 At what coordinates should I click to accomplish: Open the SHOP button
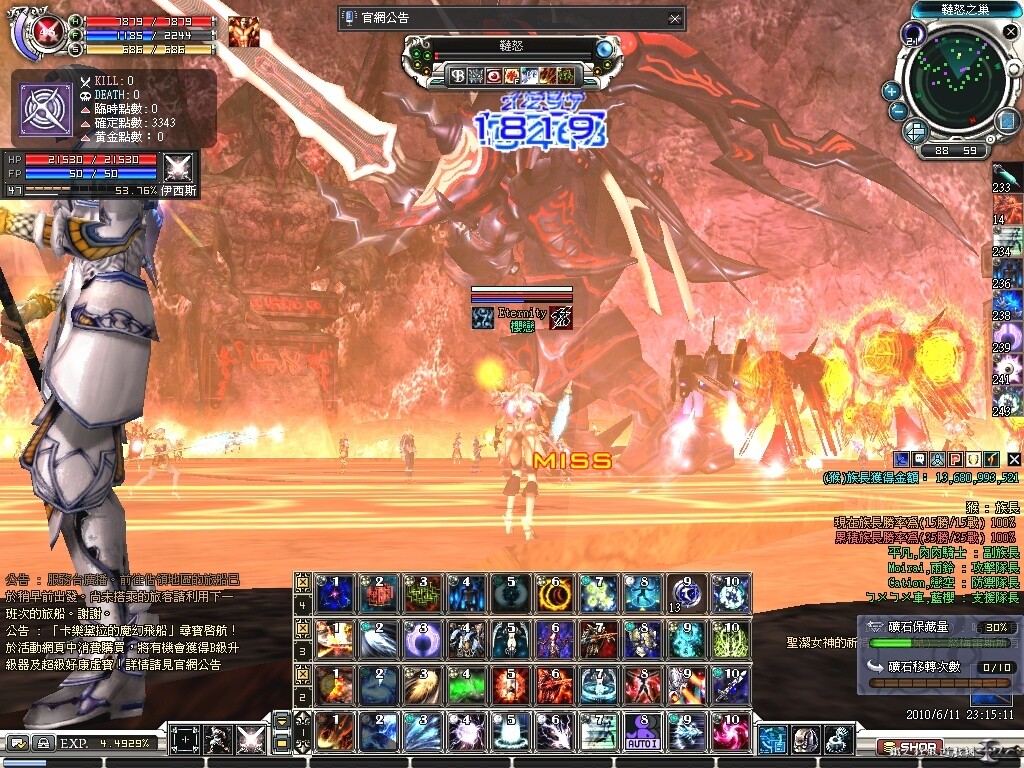pos(908,747)
